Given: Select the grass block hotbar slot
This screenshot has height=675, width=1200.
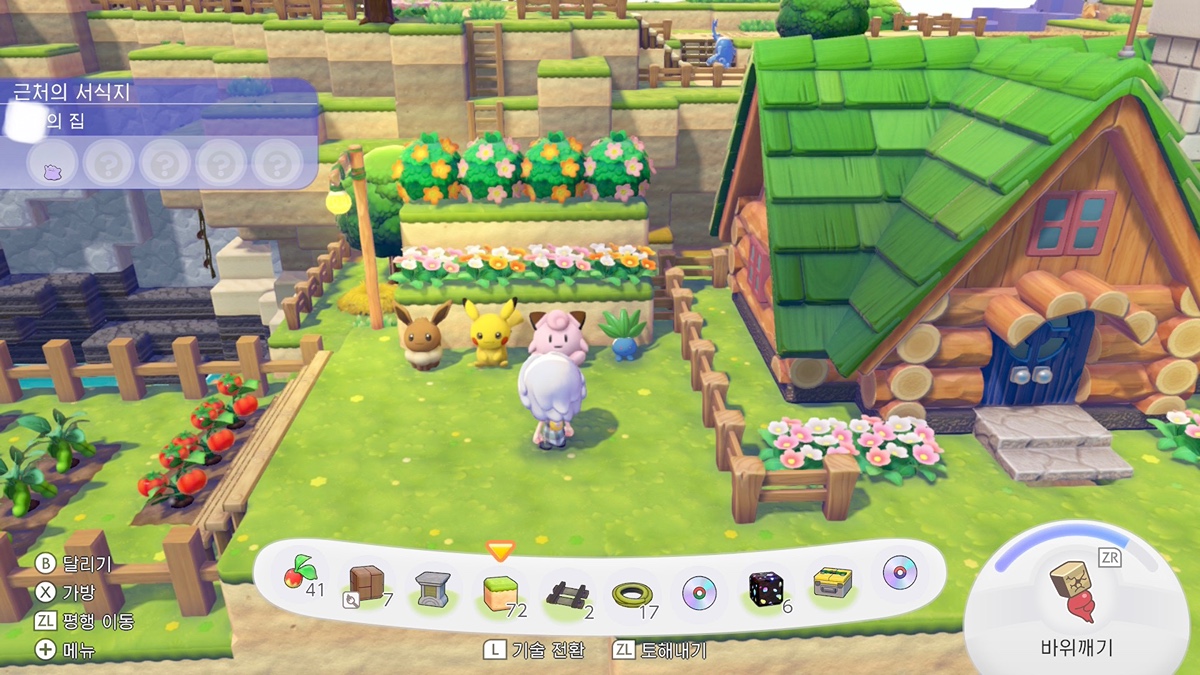Looking at the screenshot, I should click(499, 592).
